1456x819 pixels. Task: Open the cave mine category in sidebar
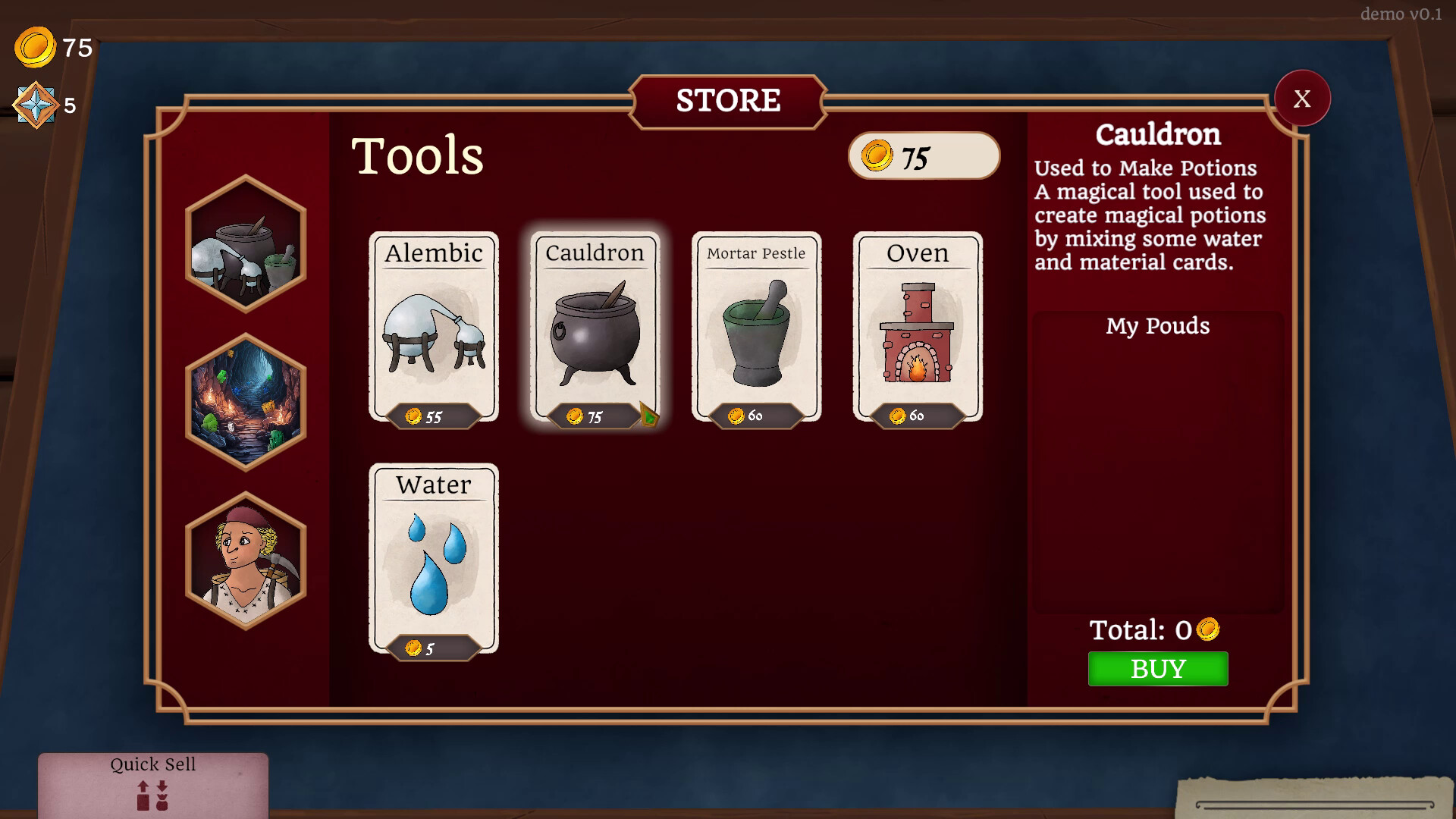246,400
